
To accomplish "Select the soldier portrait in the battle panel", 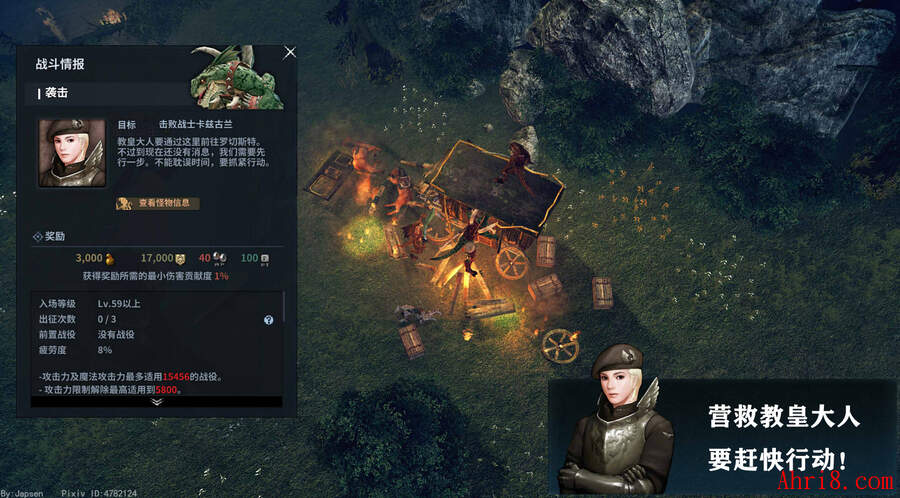I will (72, 153).
